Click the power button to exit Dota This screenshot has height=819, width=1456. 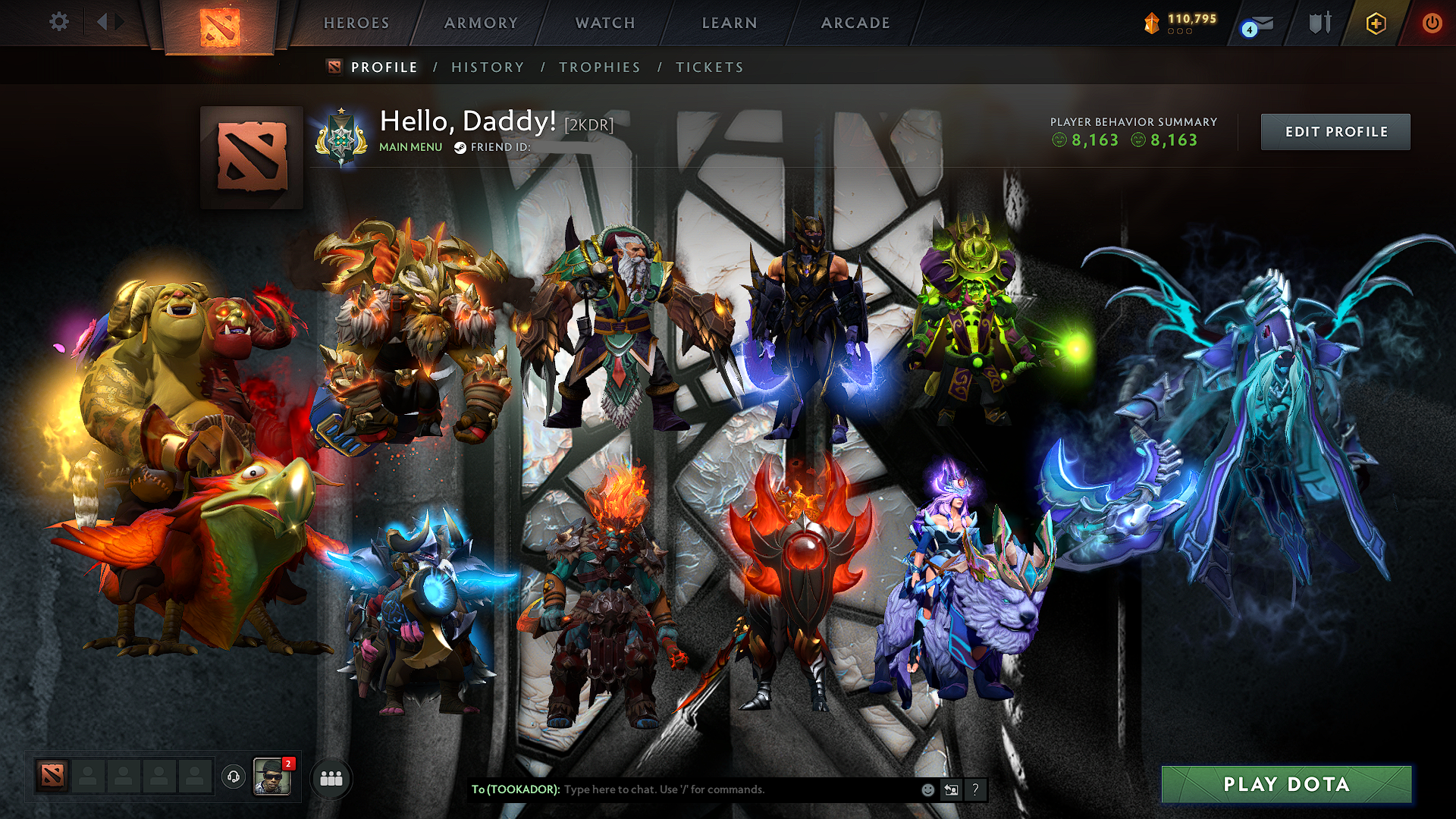1432,23
